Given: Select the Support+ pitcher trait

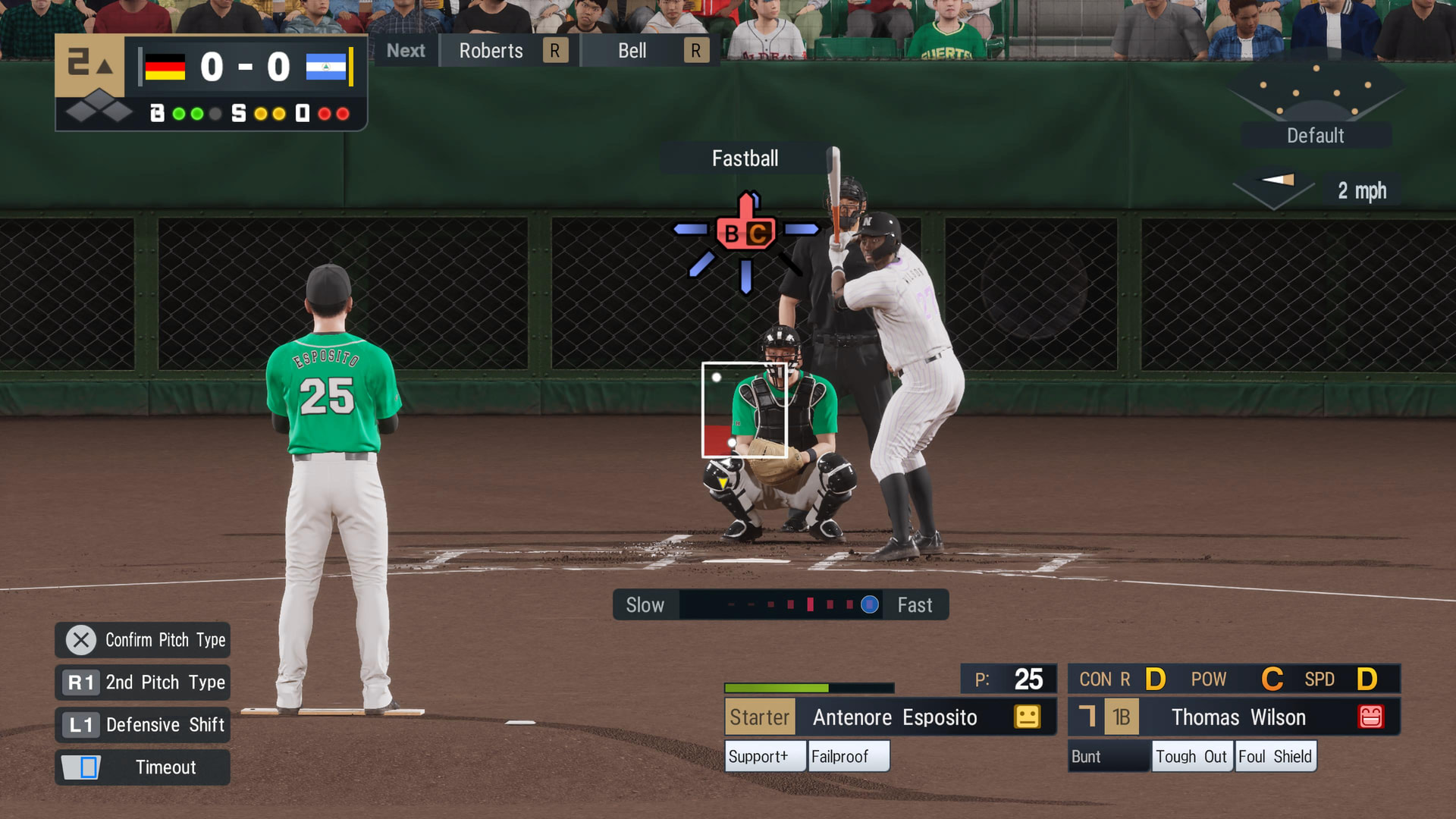Looking at the screenshot, I should tap(764, 757).
